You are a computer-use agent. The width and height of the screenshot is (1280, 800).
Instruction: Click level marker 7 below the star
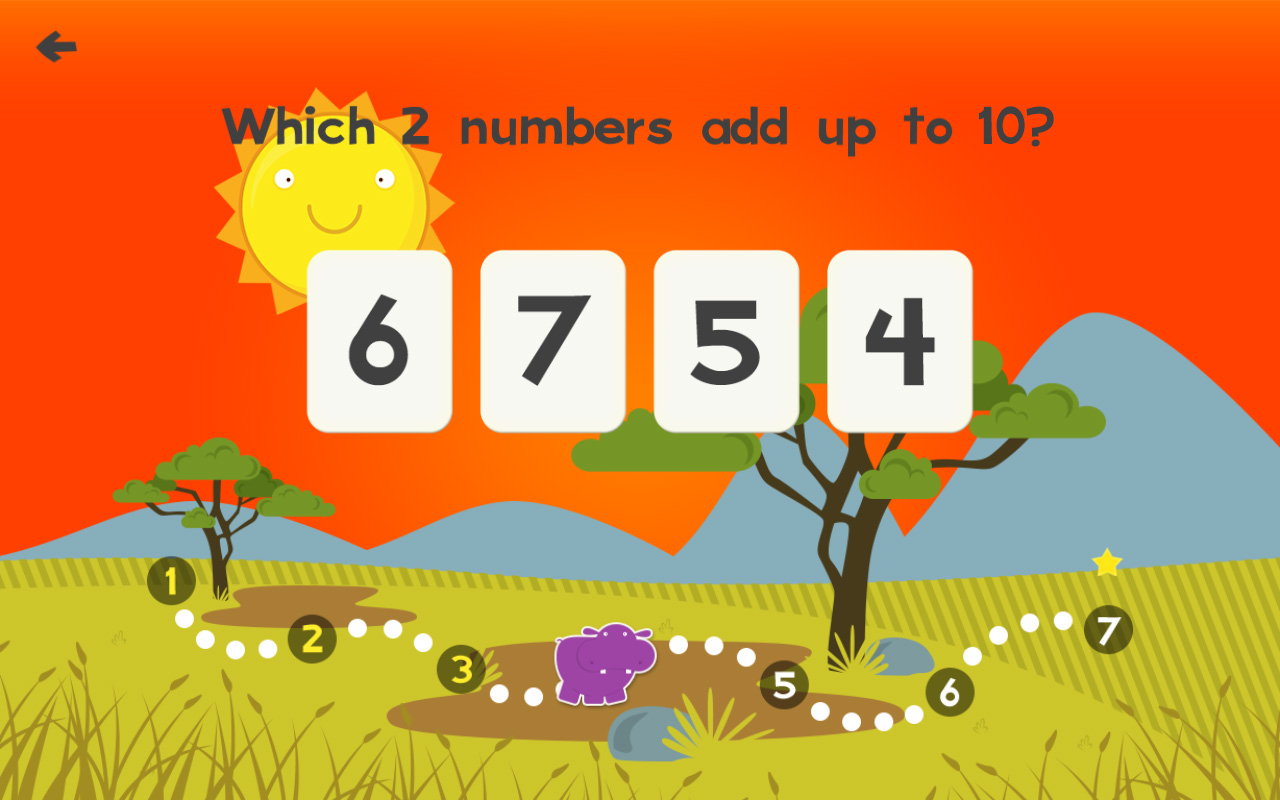1106,630
